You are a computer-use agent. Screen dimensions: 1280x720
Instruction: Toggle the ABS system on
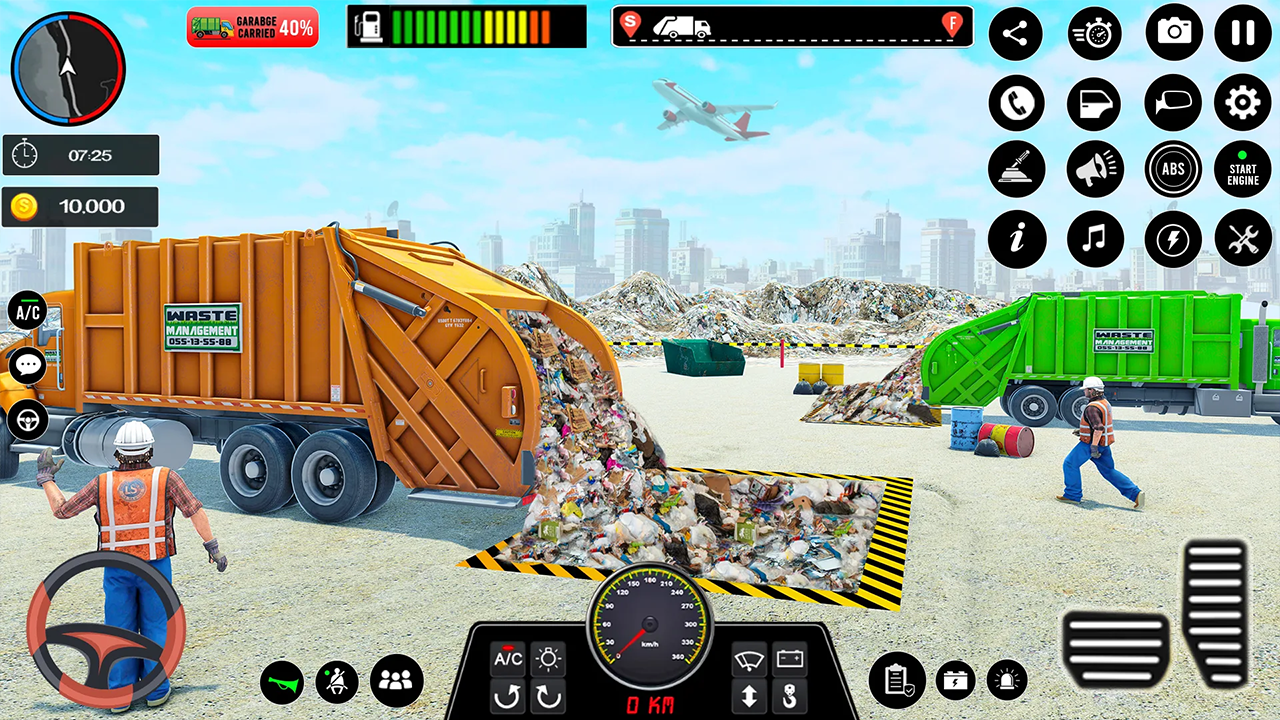coord(1173,169)
